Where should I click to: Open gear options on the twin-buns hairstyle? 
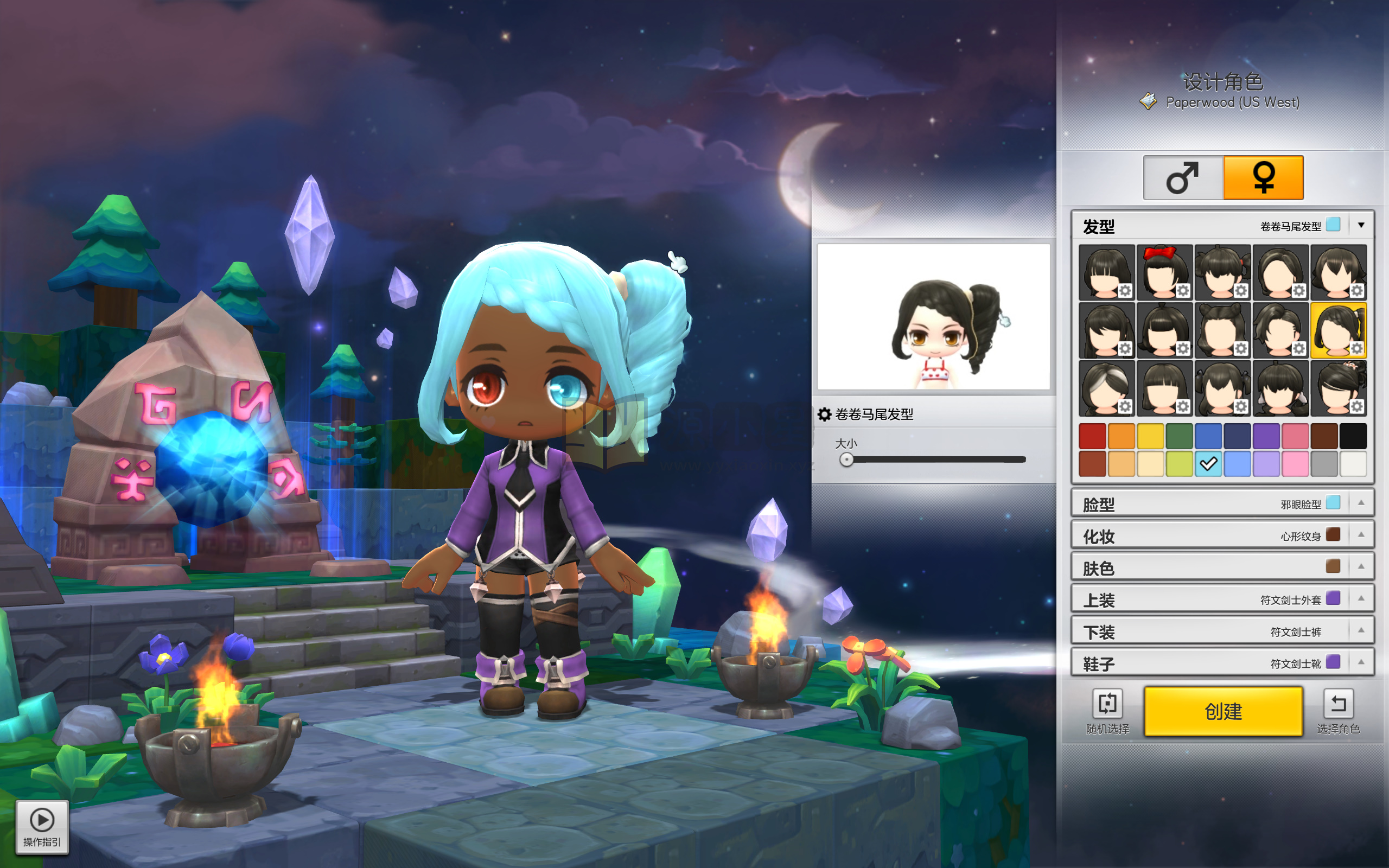[x=1240, y=349]
